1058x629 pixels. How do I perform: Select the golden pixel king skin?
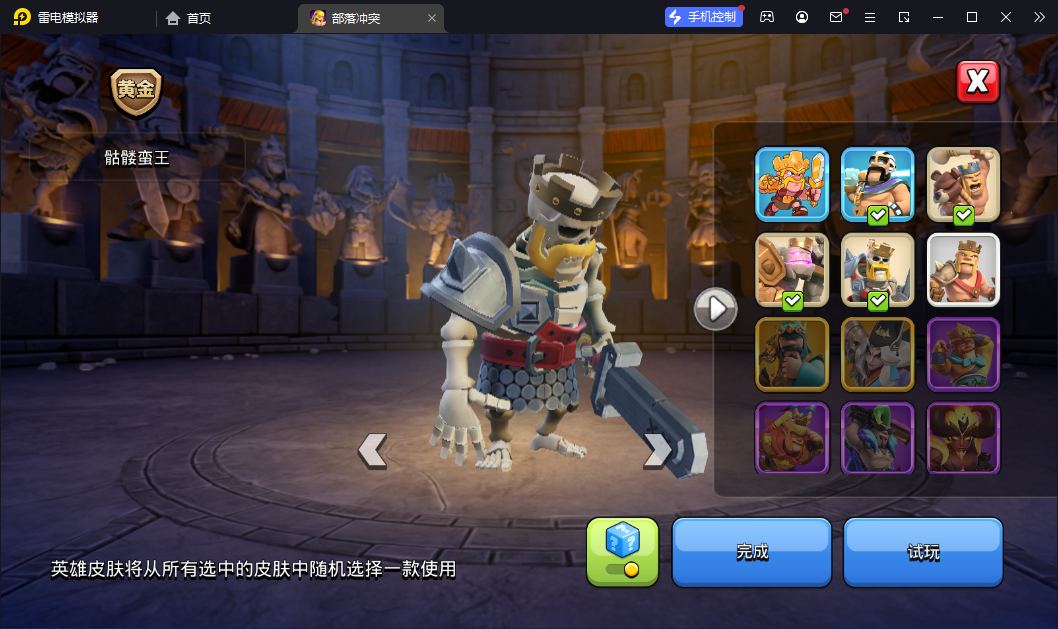point(792,184)
